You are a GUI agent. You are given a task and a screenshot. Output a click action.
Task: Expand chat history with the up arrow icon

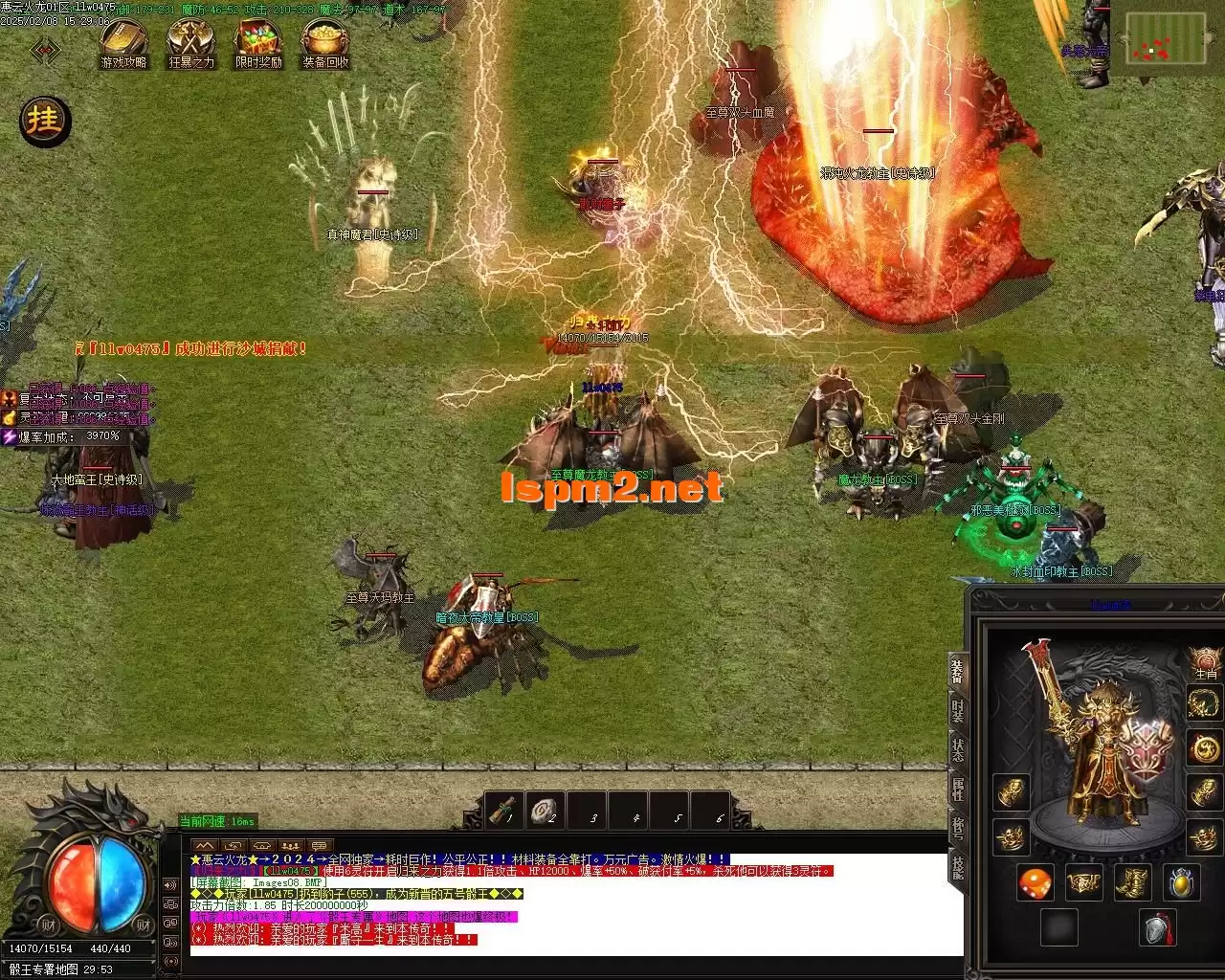click(x=205, y=845)
